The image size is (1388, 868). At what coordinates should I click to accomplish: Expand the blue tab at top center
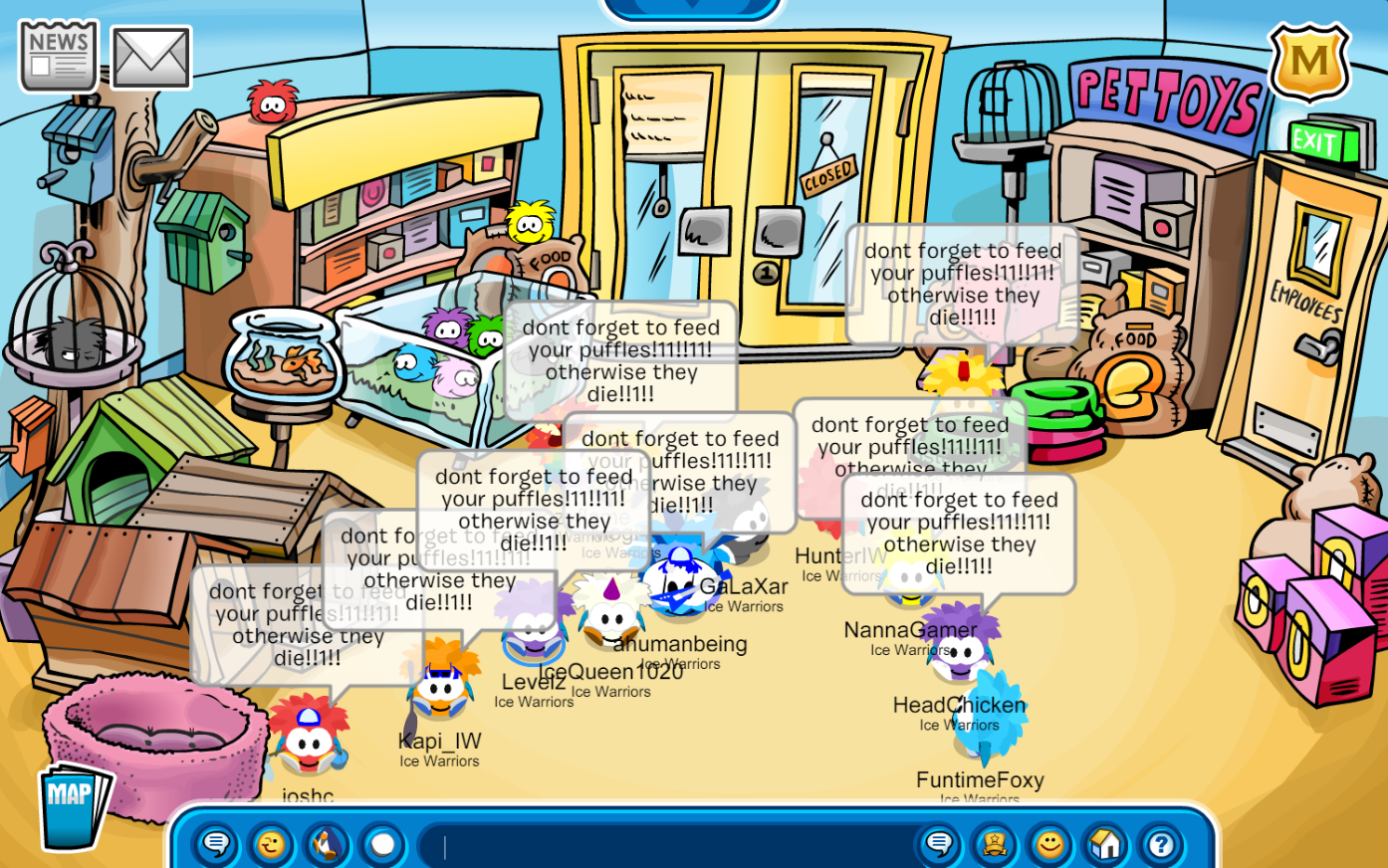pyautogui.click(x=693, y=8)
